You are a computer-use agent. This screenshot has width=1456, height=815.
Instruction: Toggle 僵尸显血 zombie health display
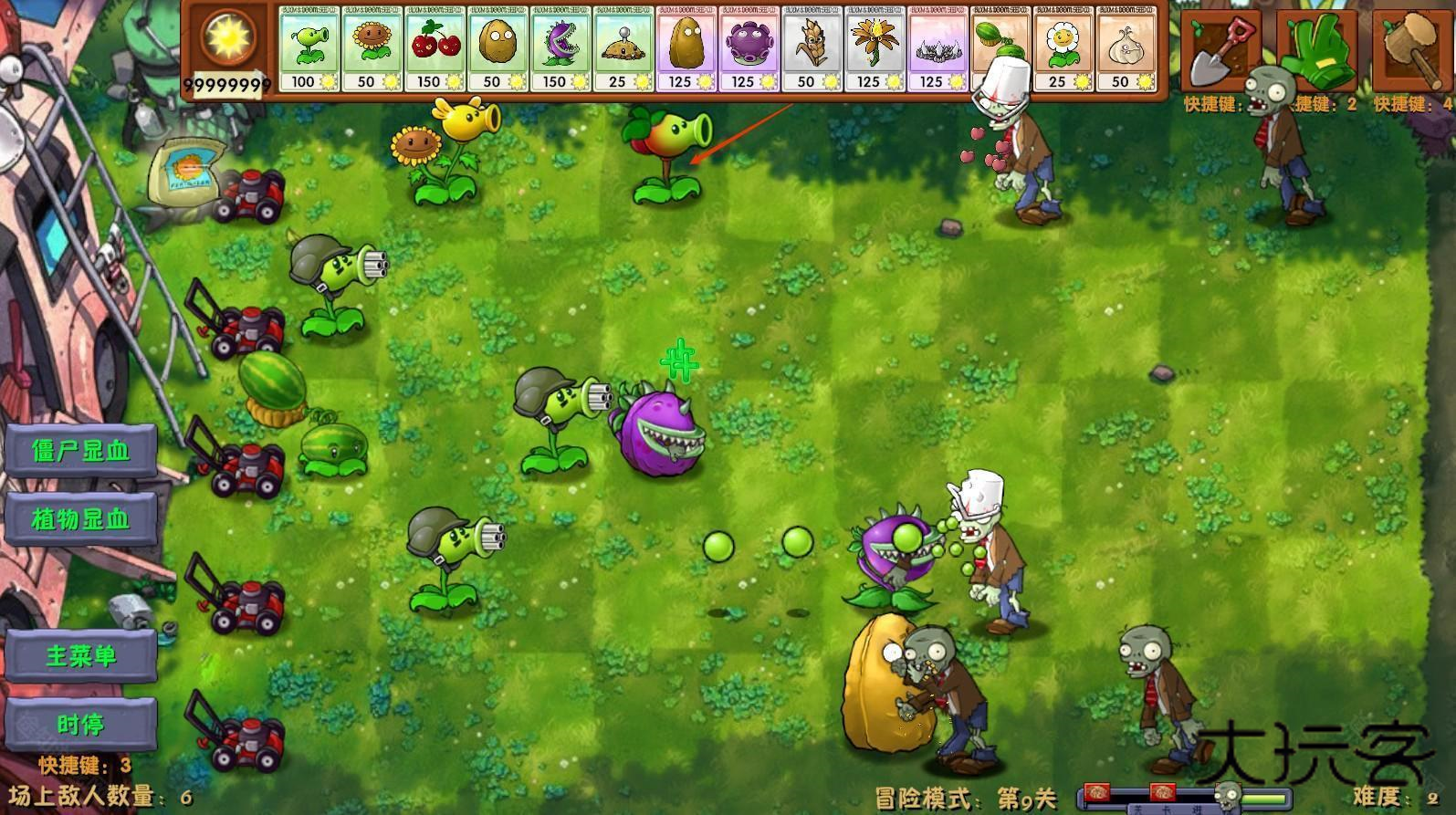[82, 451]
